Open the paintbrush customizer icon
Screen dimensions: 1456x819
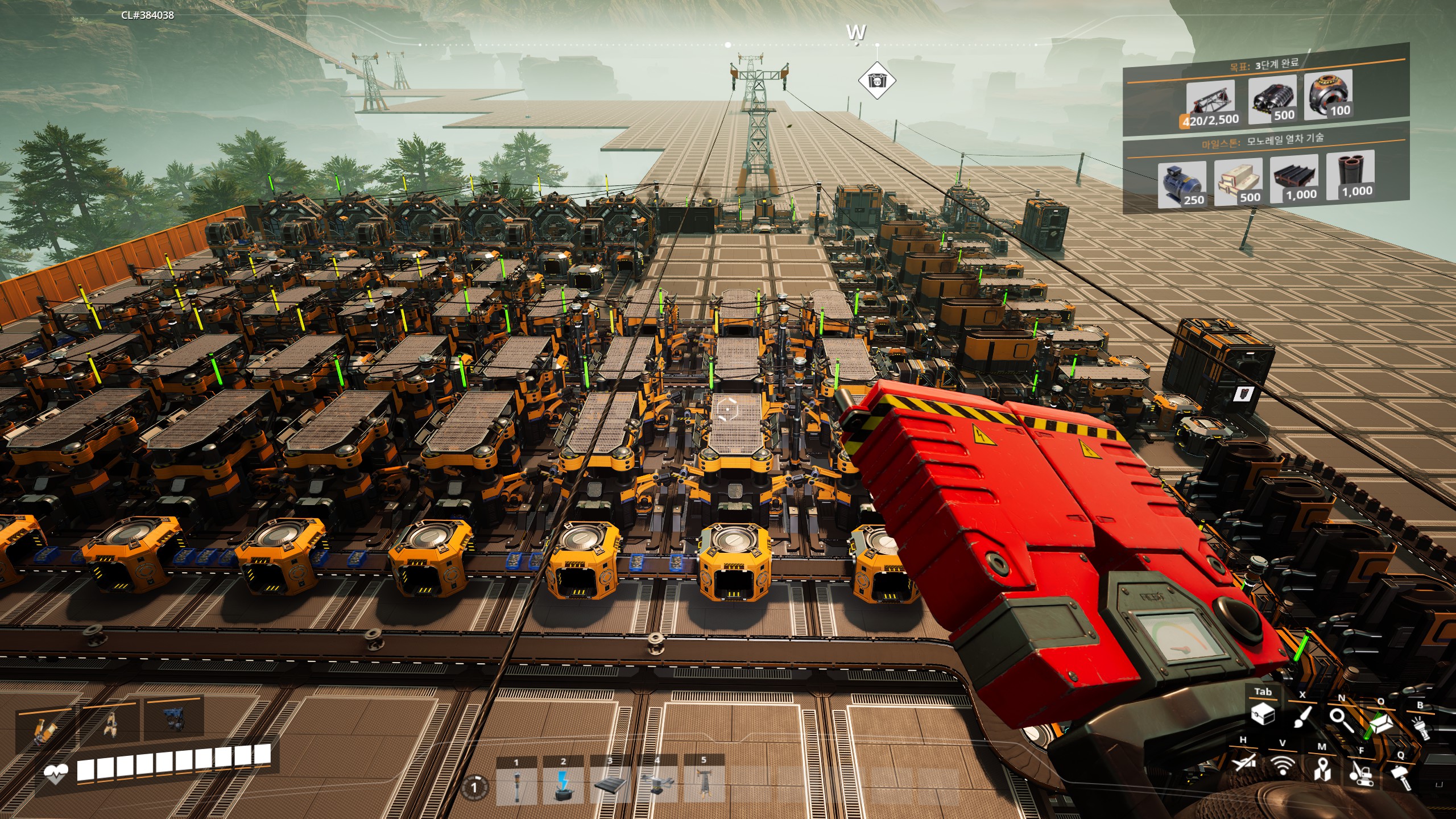(1303, 718)
